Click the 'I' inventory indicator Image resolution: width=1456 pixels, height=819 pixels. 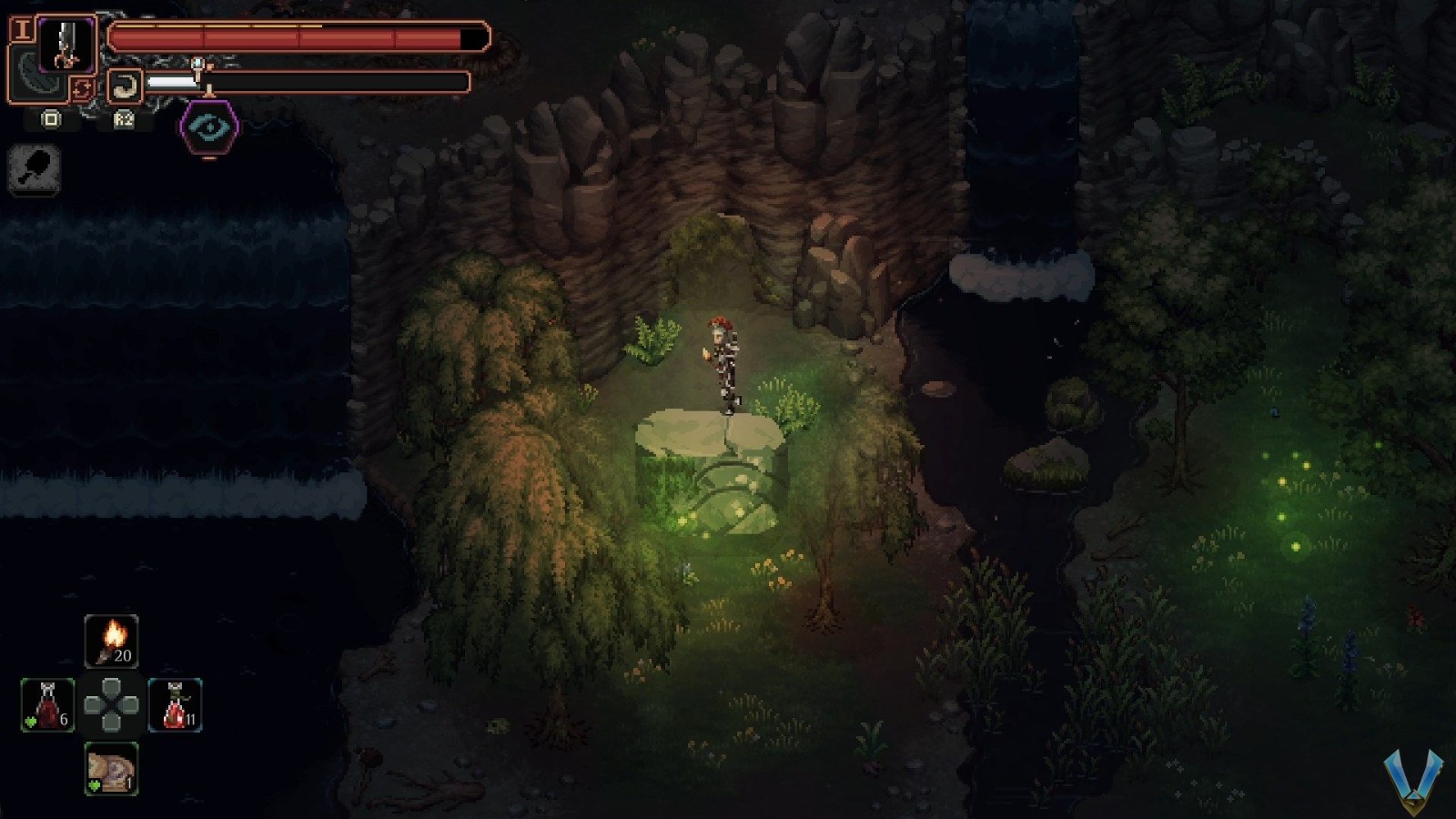click(21, 29)
